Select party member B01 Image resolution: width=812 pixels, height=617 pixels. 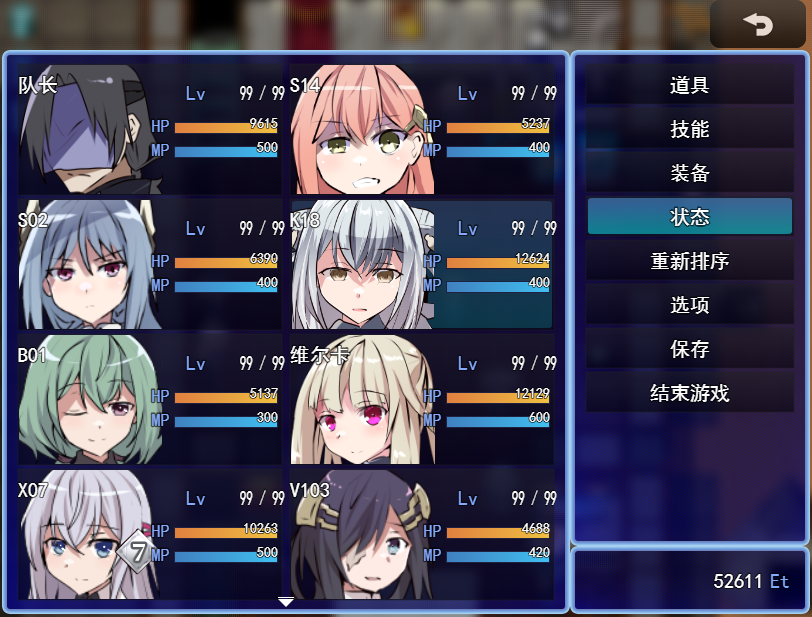click(150, 399)
